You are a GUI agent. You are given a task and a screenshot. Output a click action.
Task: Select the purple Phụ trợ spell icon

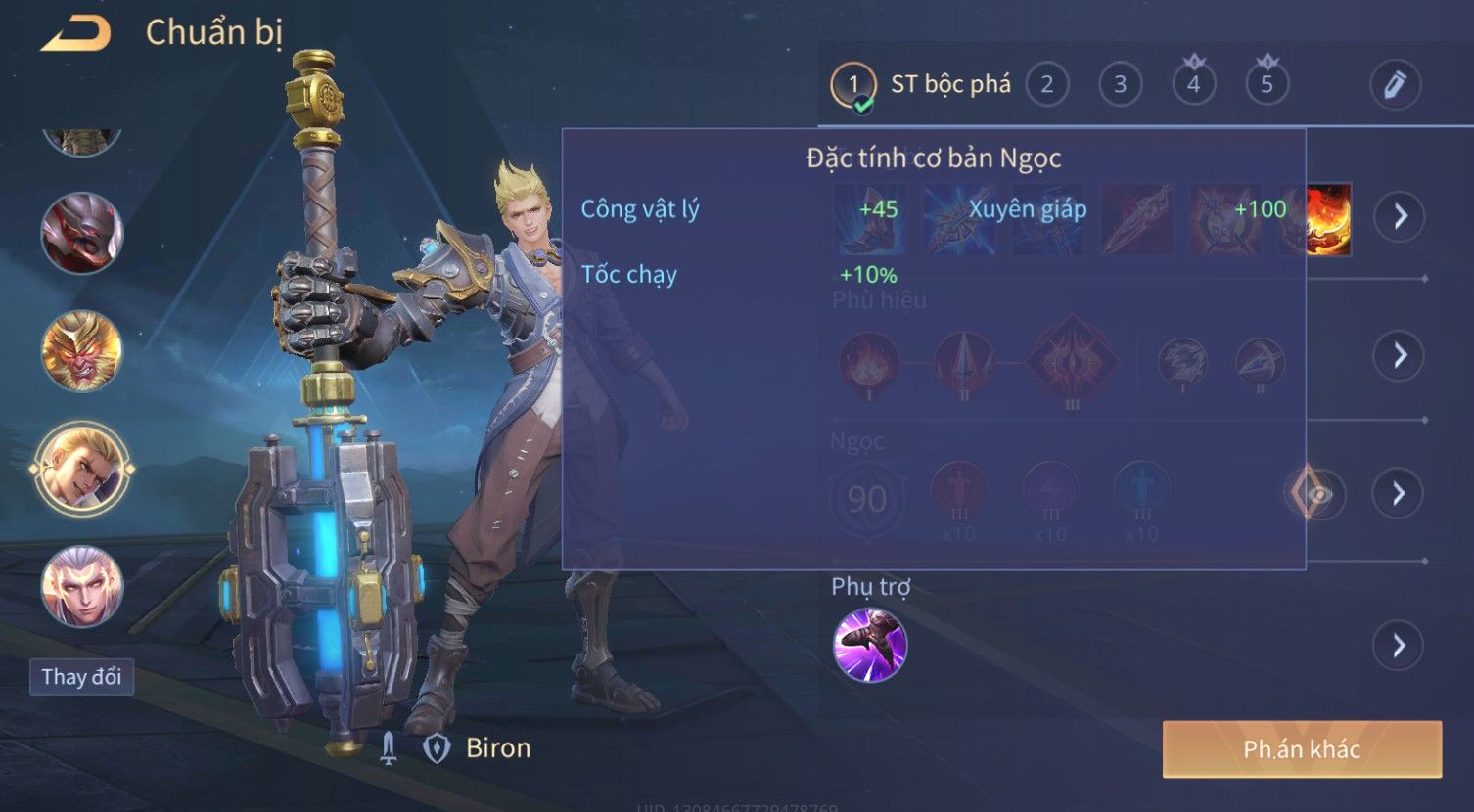870,645
